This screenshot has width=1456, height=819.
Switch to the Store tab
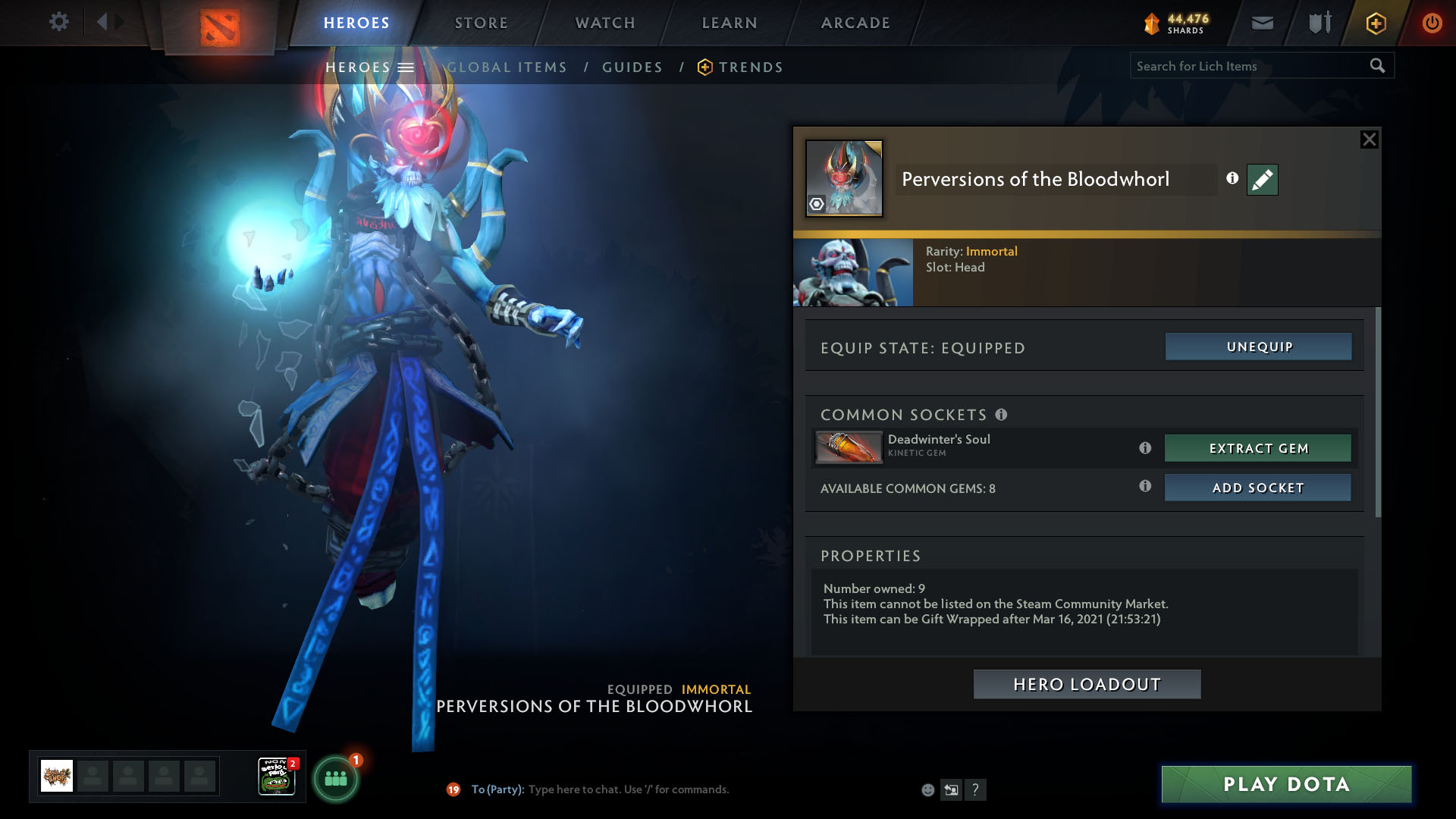(482, 23)
